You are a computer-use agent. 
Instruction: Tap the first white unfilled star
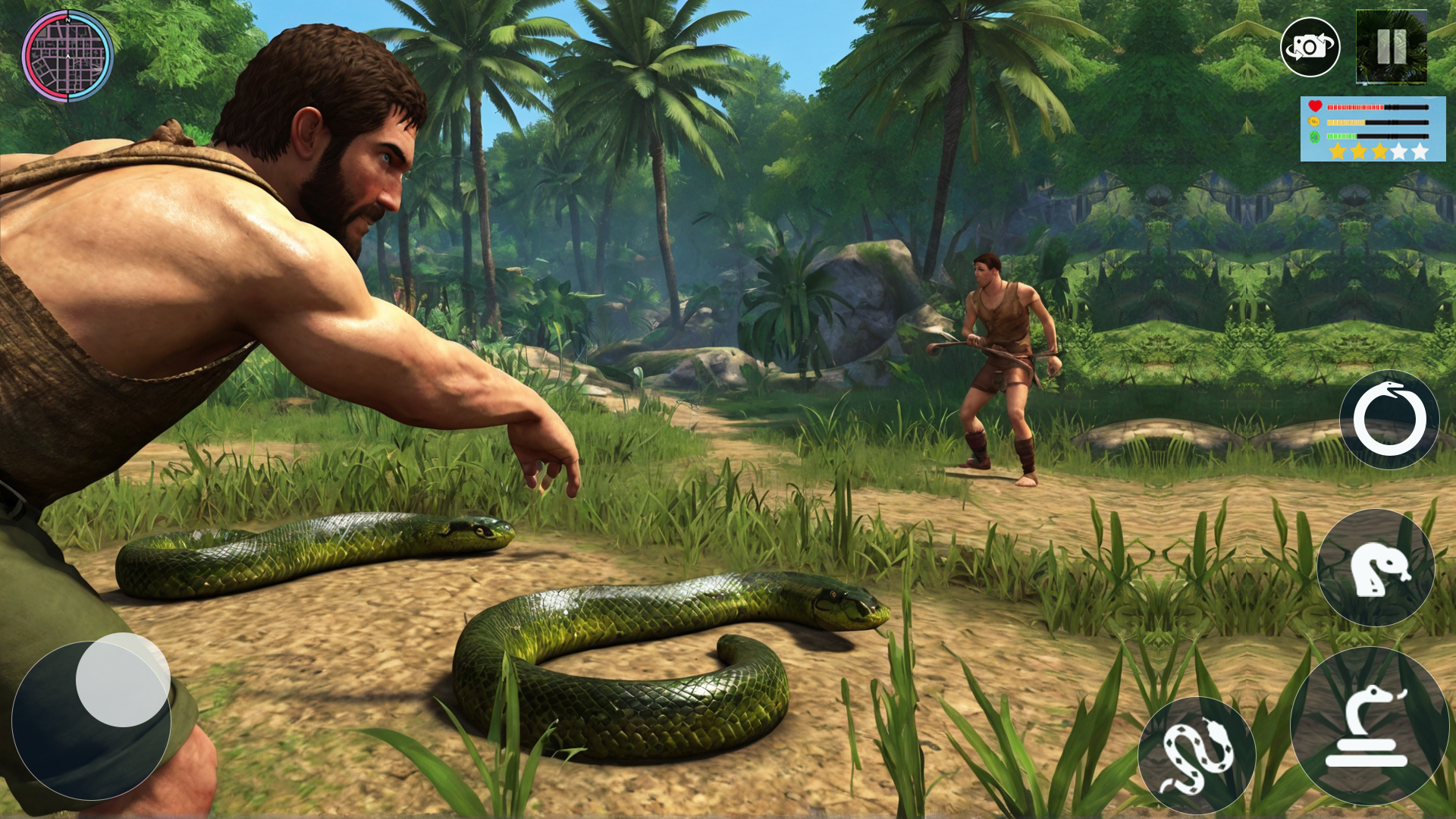(1401, 153)
